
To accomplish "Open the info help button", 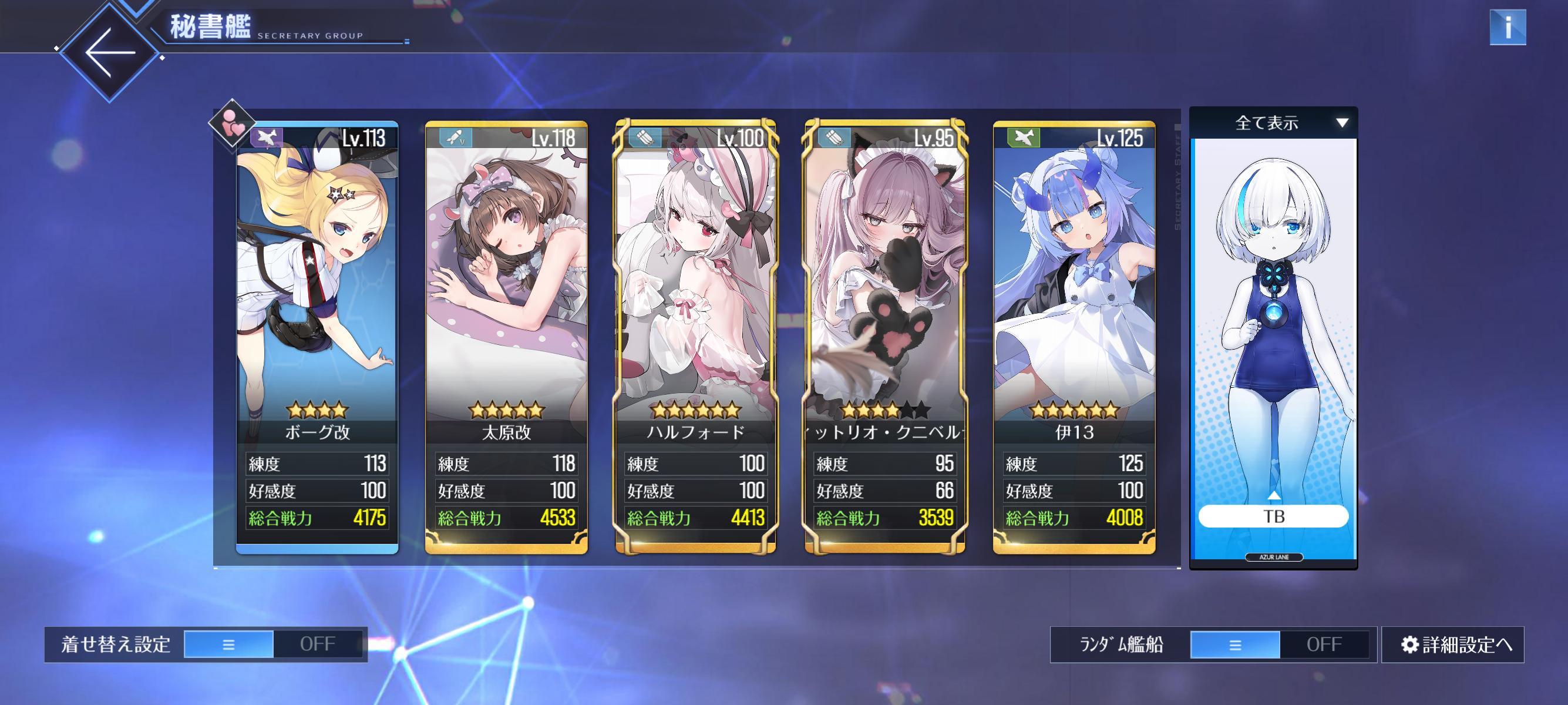I will click(1507, 28).
